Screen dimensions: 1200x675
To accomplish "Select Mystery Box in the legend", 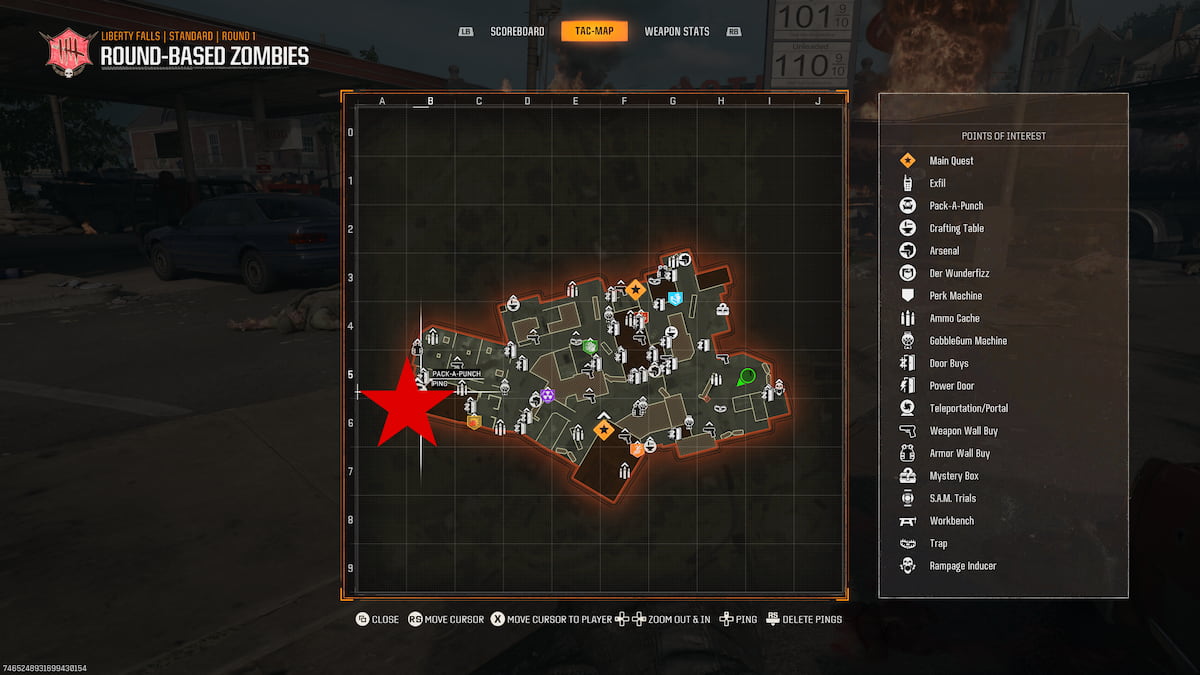I will [954, 476].
